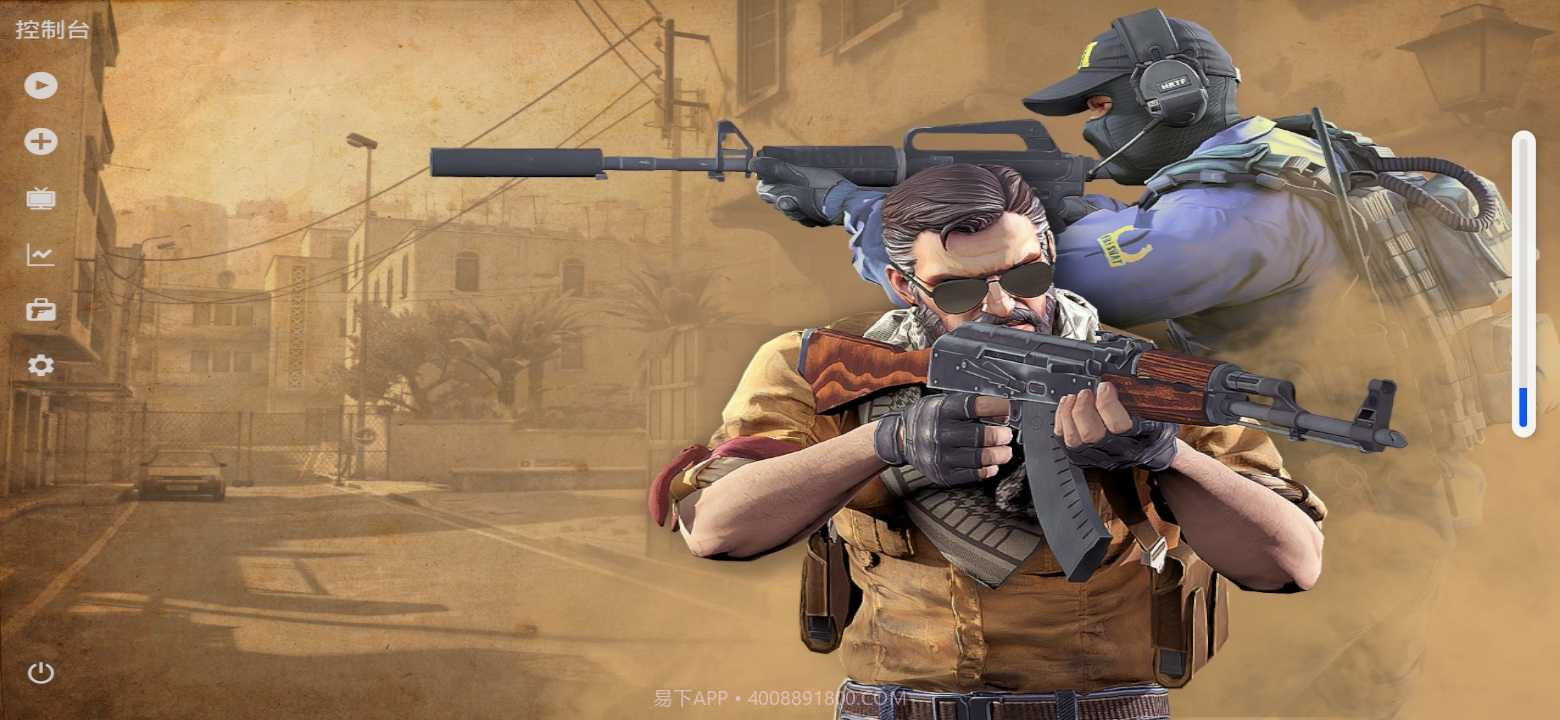Open the television watch icon

41,198
